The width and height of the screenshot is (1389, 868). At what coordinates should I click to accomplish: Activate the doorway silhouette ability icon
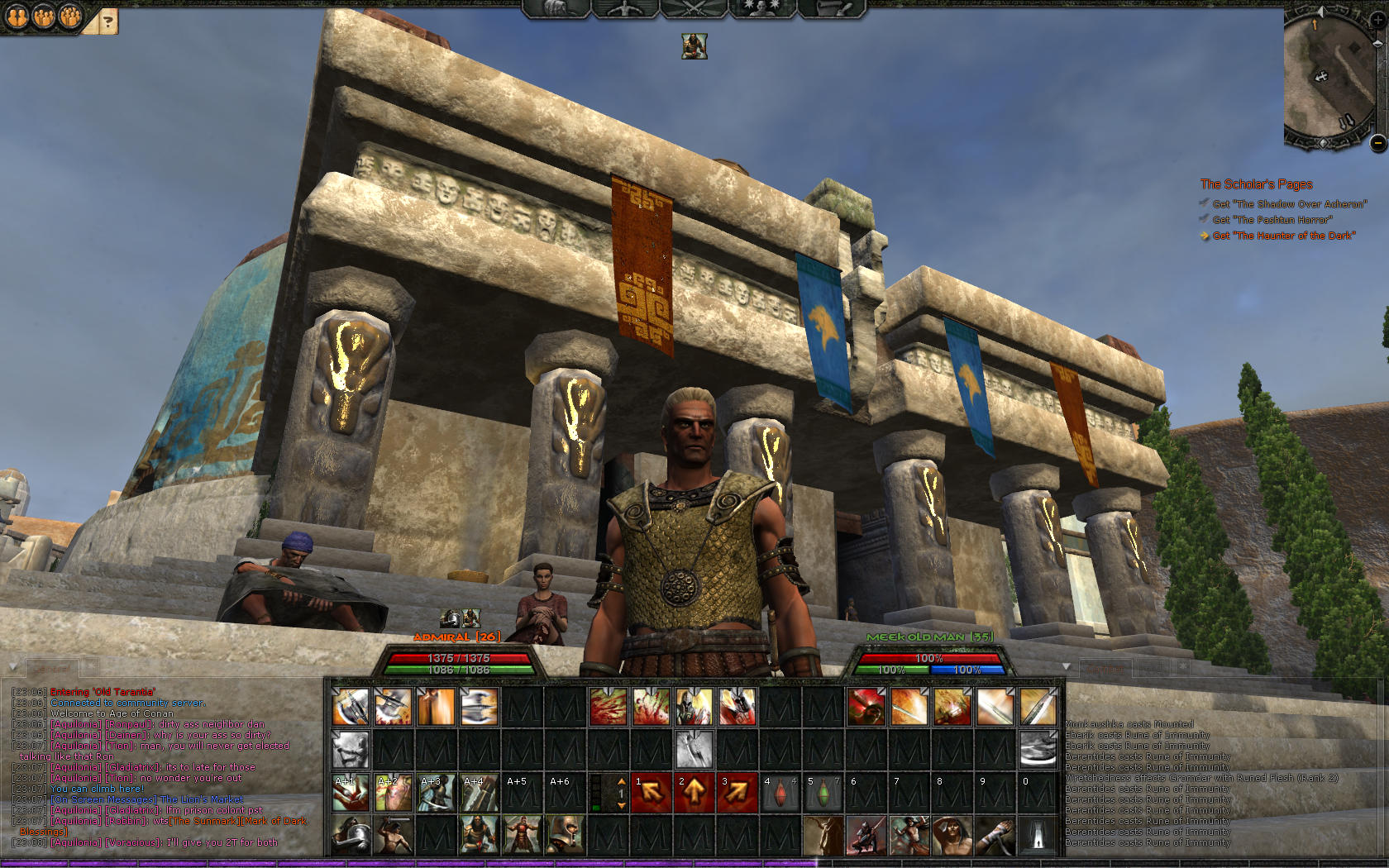pos(1038,837)
